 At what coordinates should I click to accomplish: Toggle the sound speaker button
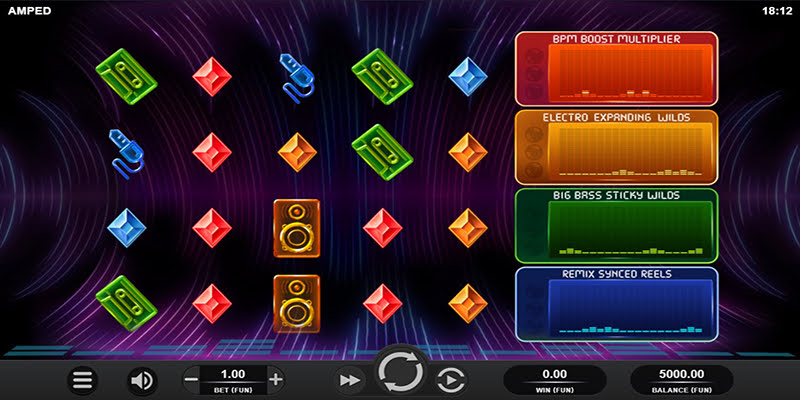click(x=141, y=380)
